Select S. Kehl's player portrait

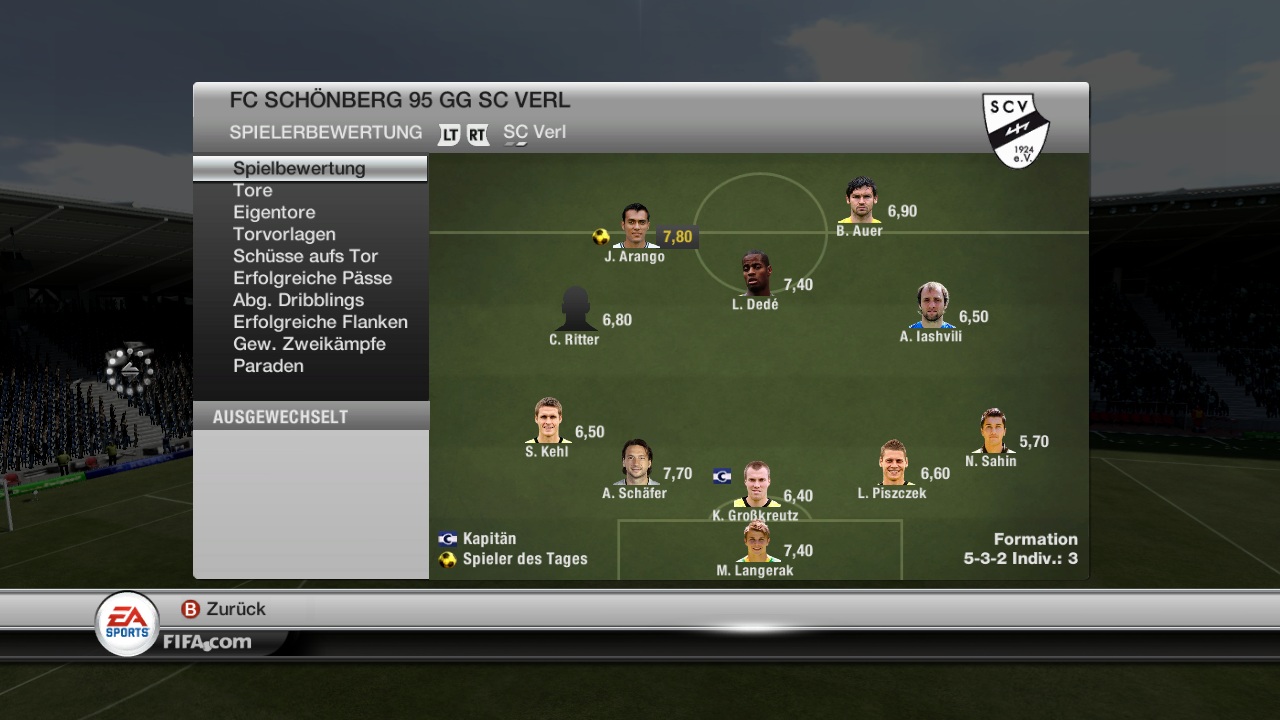coord(547,421)
